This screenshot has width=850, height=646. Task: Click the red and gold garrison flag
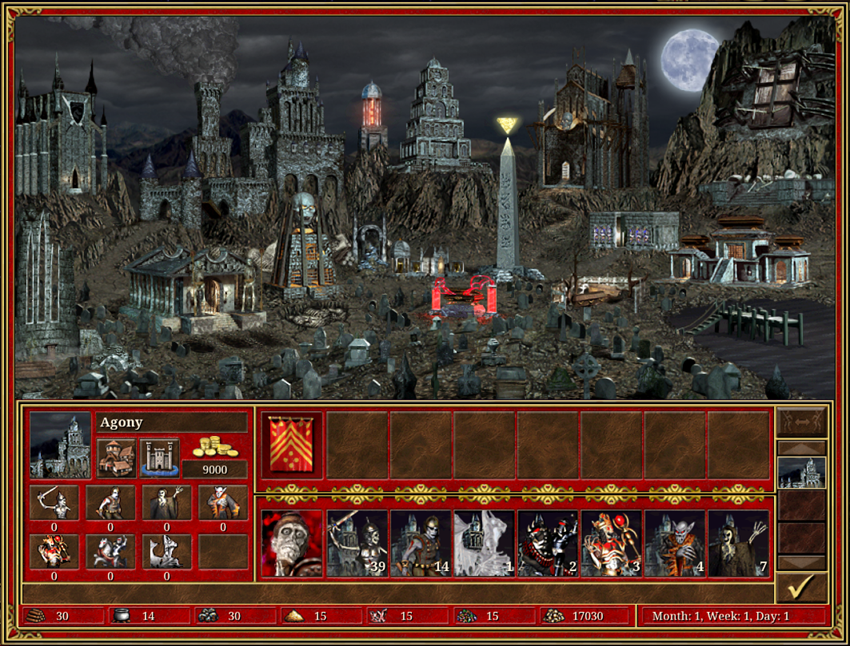tap(292, 445)
